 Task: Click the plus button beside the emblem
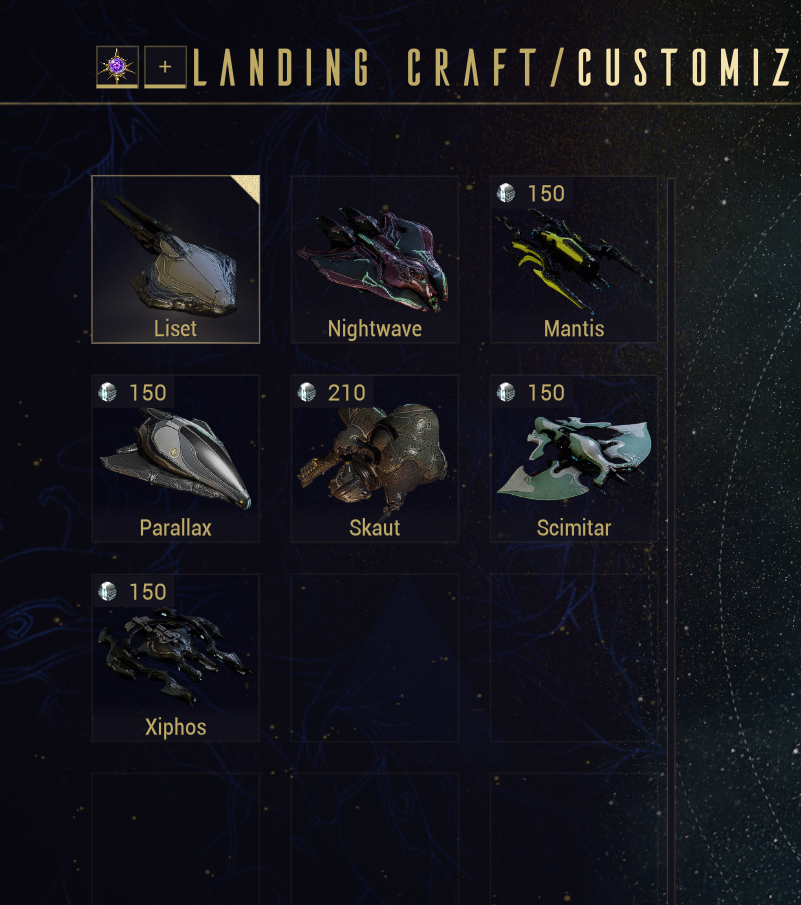tap(165, 68)
